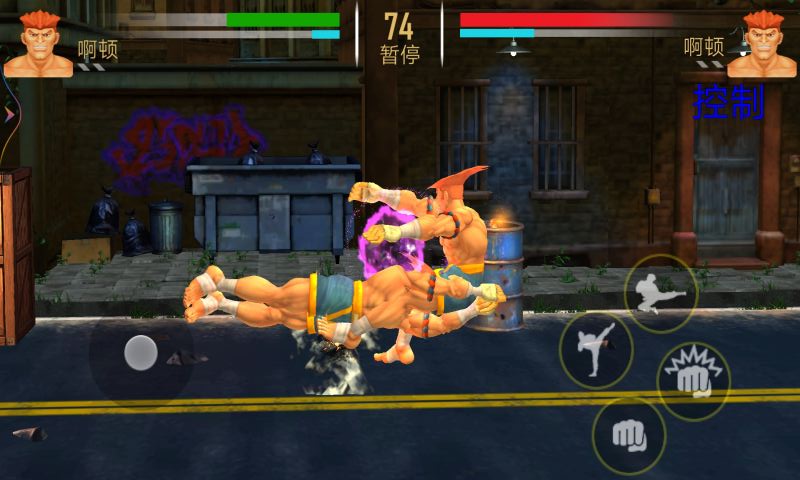The image size is (800, 480).
Task: Click the virtual joystick knob
Action: pos(141,353)
